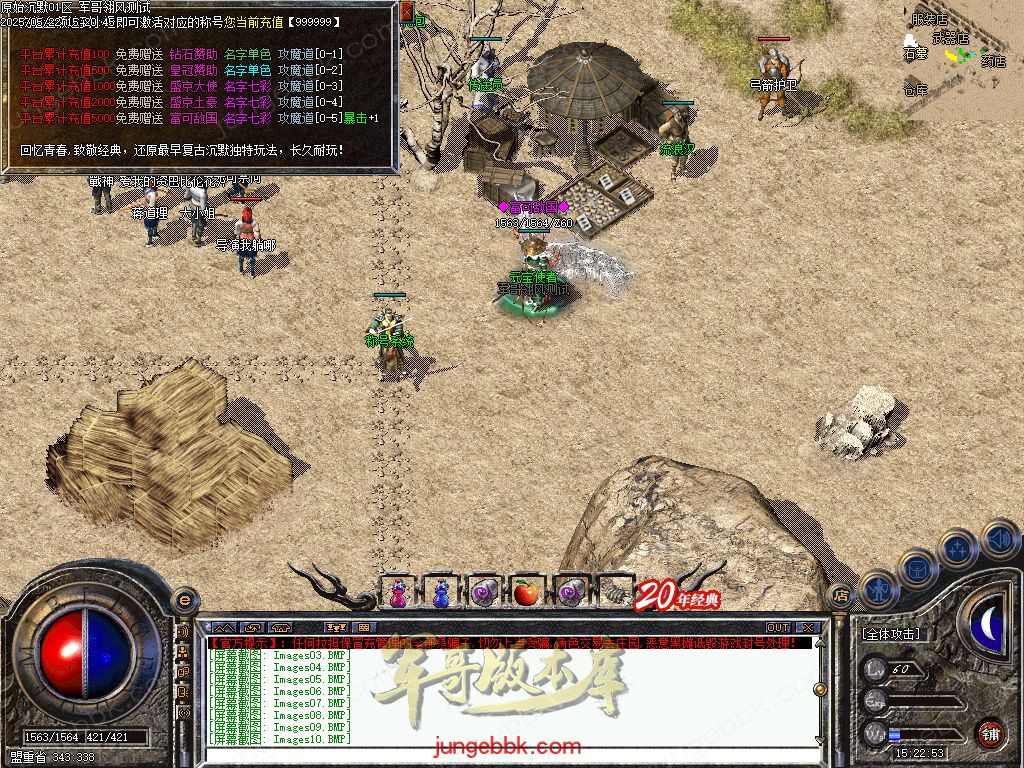
Task: Click the OUT button on chat bar
Action: [x=777, y=627]
